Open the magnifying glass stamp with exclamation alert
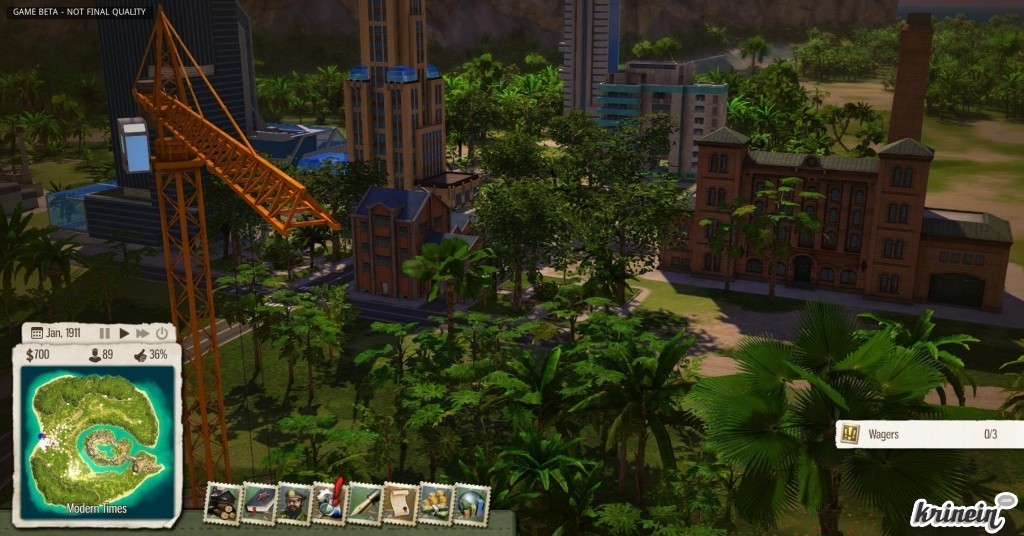The height and width of the screenshot is (536, 1024). point(329,502)
